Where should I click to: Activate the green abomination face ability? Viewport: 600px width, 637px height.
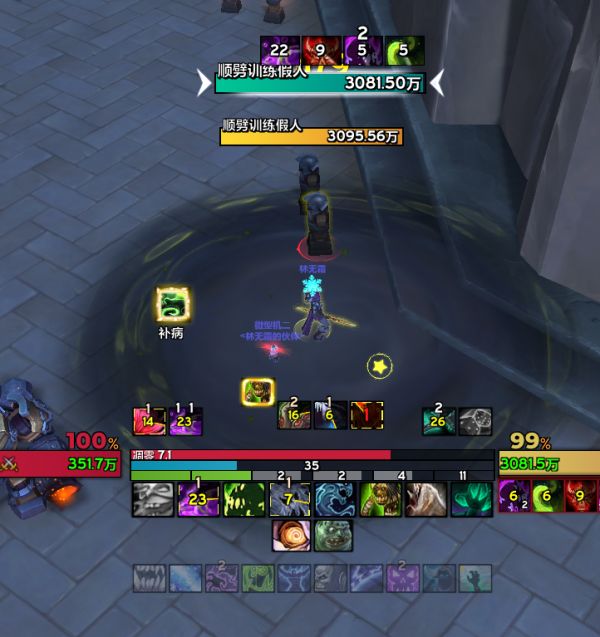tap(333, 536)
